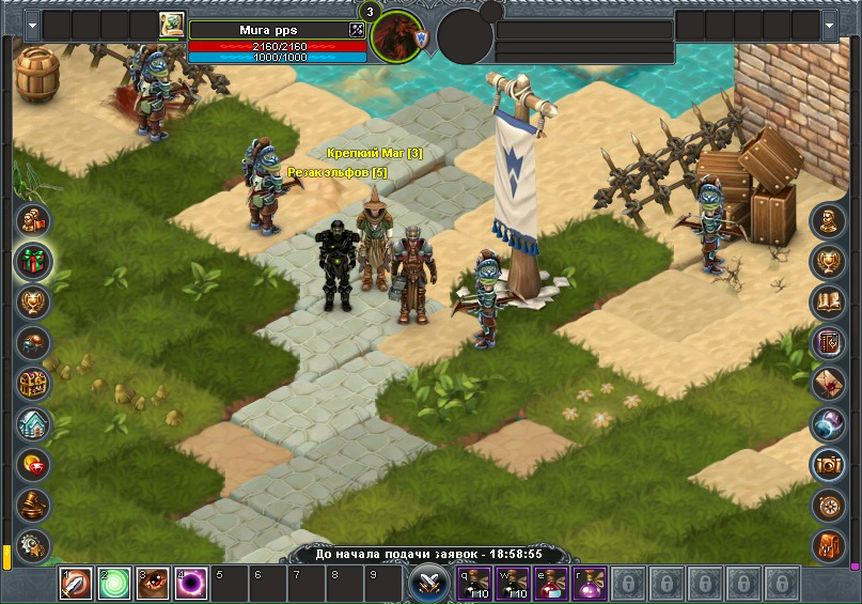862x604 pixels.
Task: Open the sealed envelope mail icon
Action: coord(828,383)
